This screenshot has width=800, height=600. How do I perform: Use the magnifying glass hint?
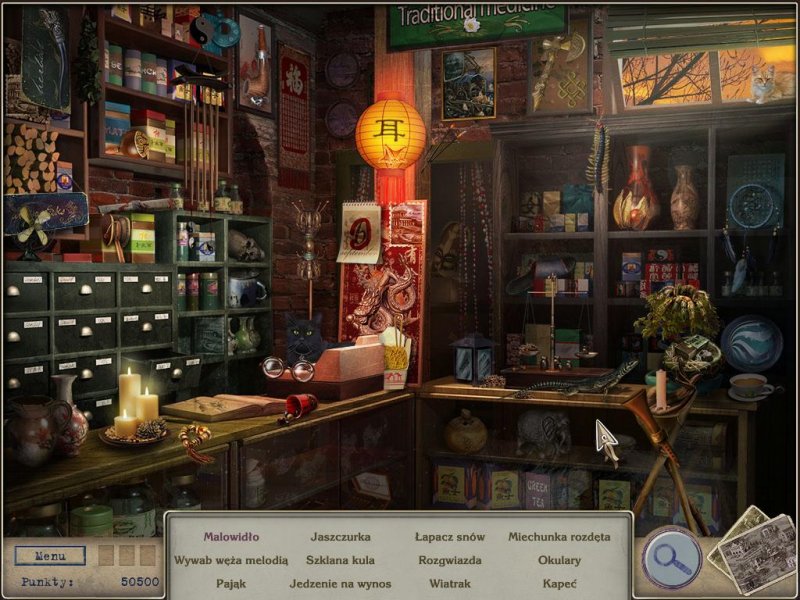(x=671, y=555)
